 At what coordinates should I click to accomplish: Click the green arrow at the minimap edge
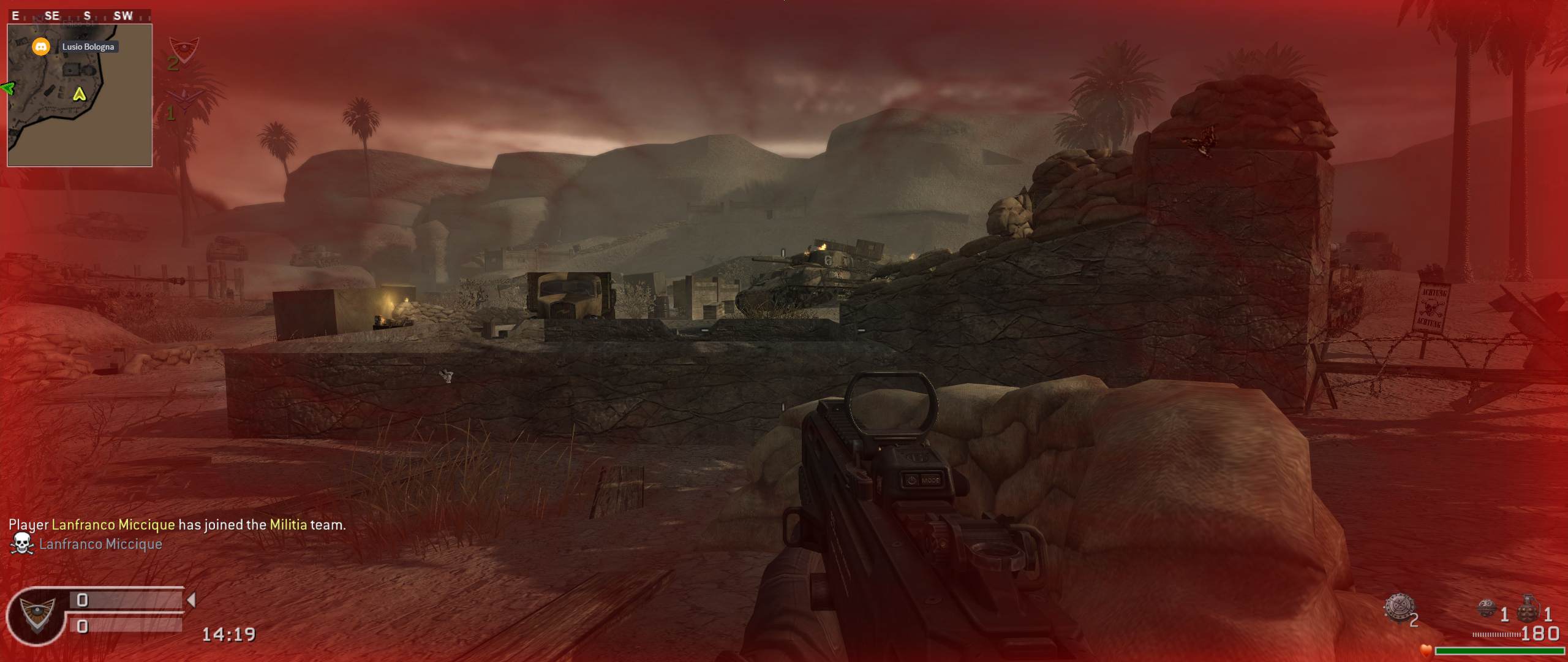click(7, 88)
